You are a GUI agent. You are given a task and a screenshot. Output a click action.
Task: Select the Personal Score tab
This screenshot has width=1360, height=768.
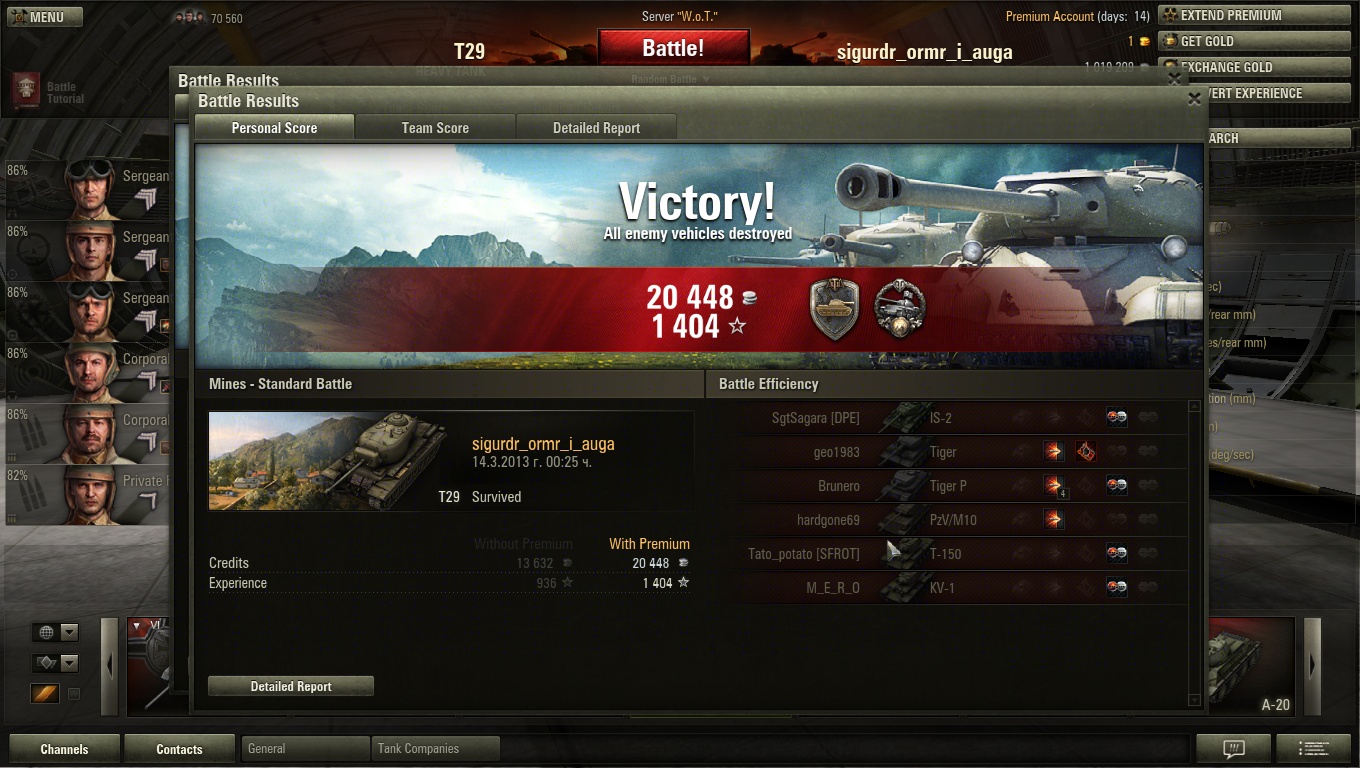coord(274,128)
